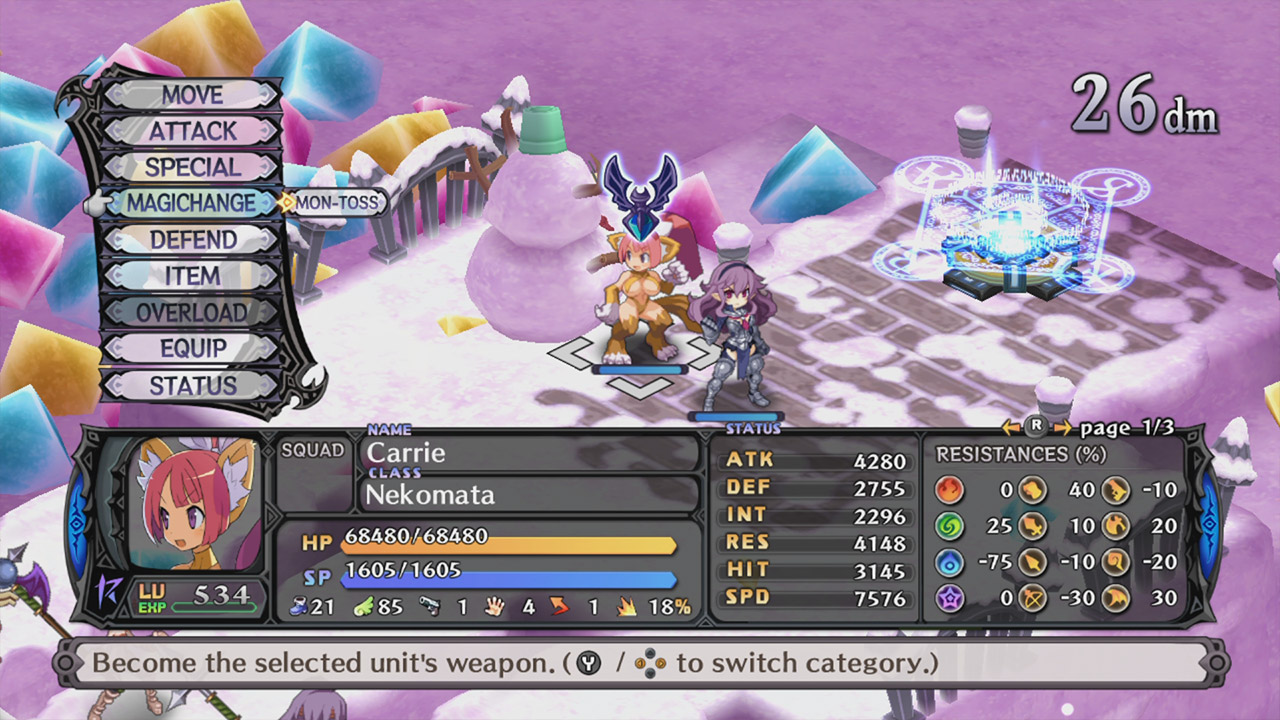Select the sword weapon resistance icon

point(1032,526)
